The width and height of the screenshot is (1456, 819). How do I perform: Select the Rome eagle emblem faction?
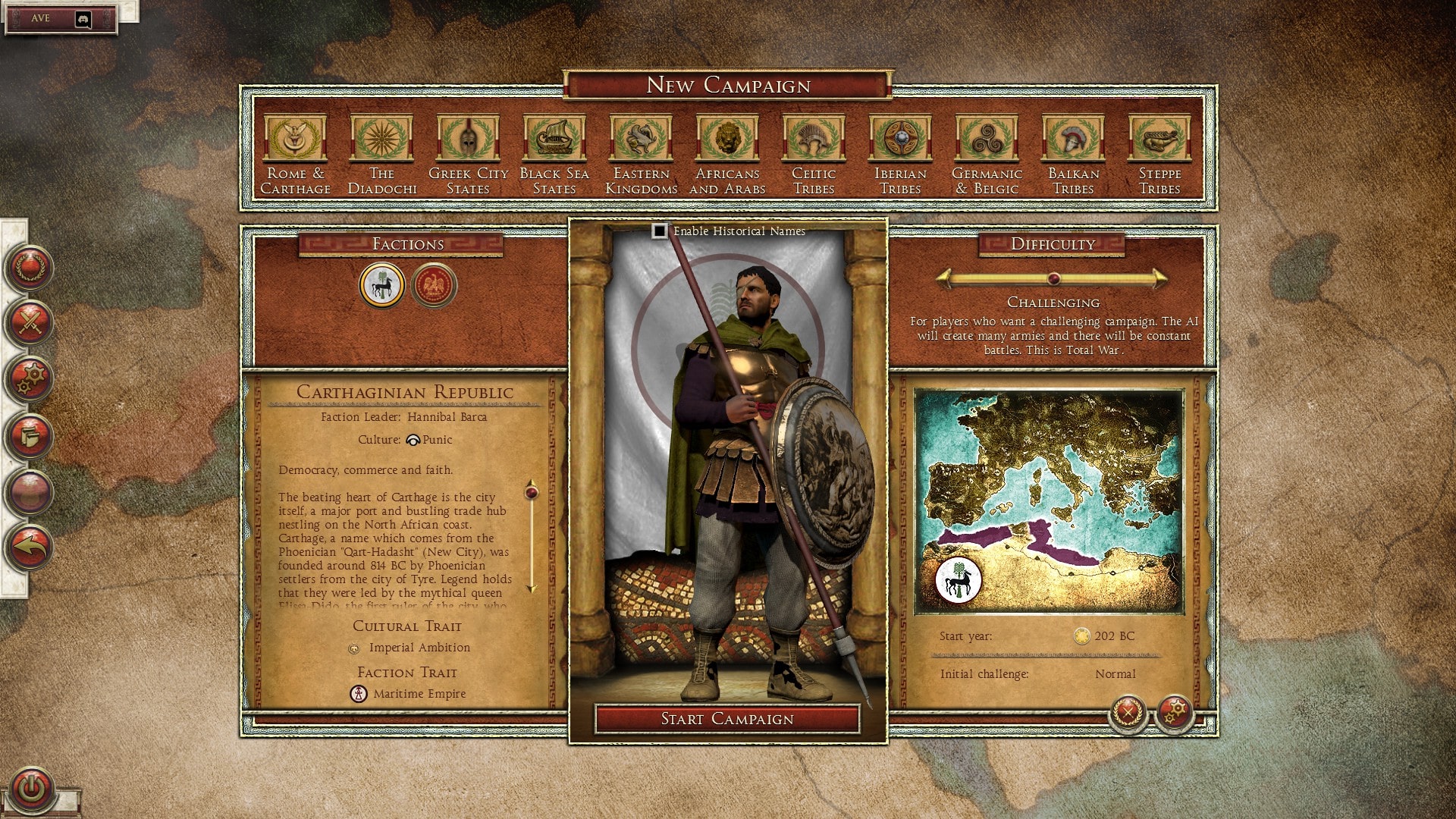(434, 285)
